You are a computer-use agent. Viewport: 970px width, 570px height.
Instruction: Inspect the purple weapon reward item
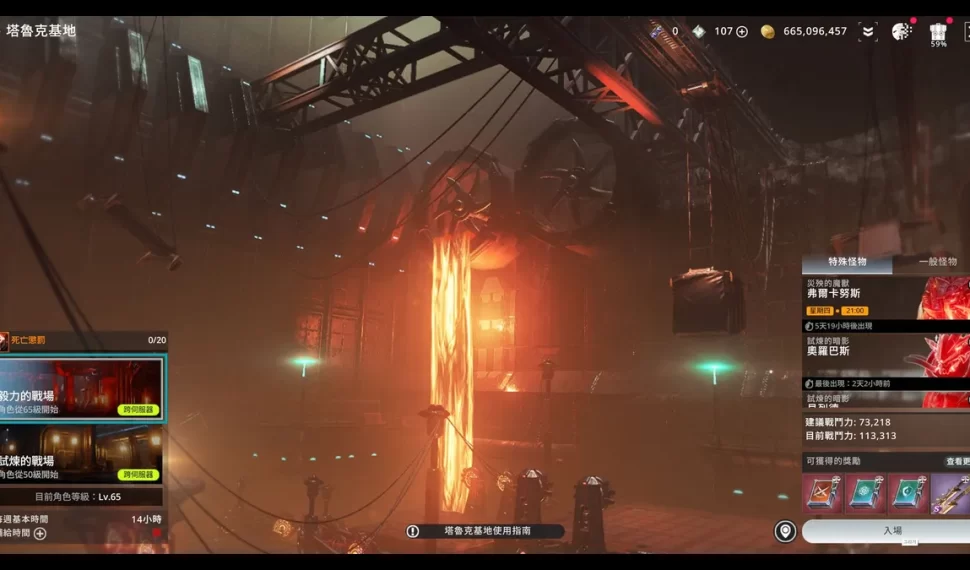click(951, 494)
